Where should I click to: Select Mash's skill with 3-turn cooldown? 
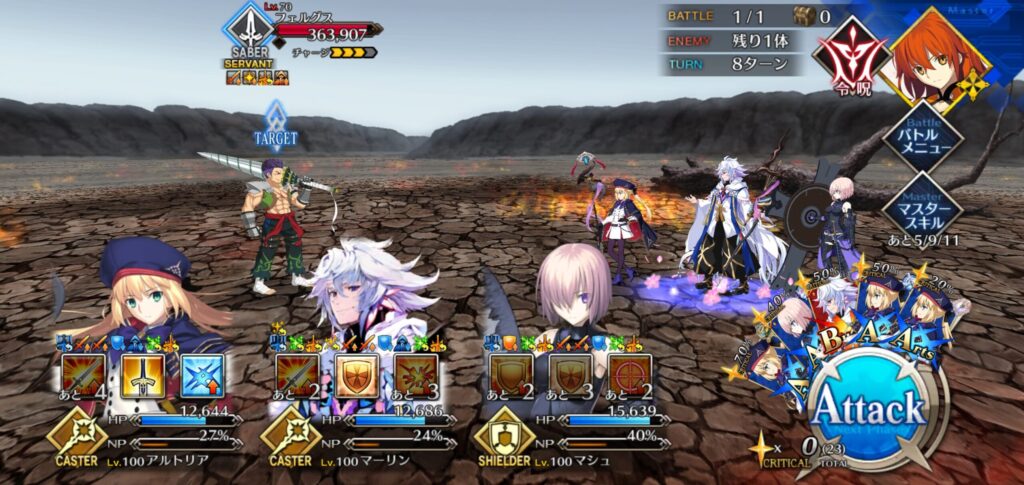tap(570, 376)
